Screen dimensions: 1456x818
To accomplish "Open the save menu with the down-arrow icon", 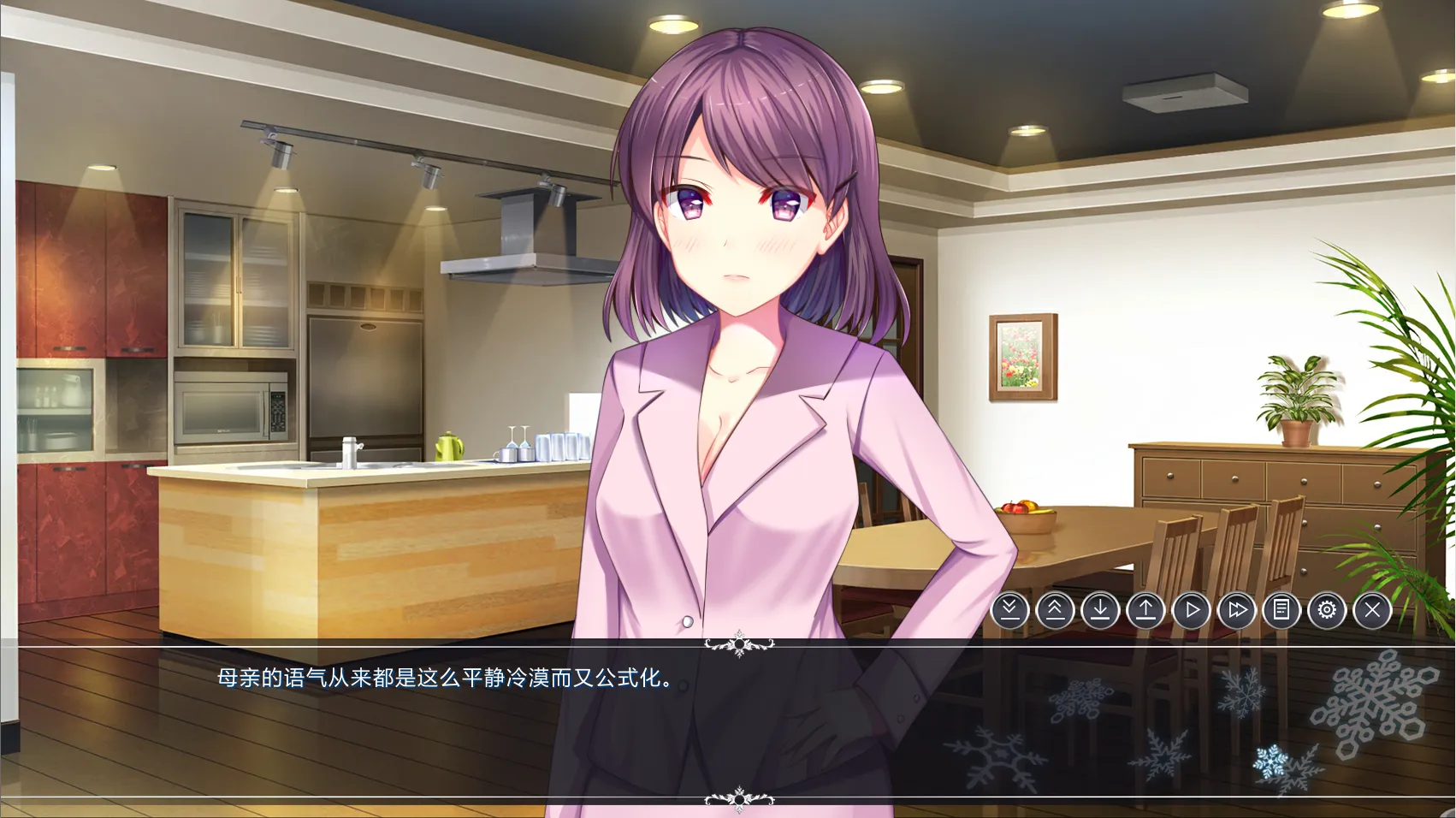I will tap(1099, 610).
